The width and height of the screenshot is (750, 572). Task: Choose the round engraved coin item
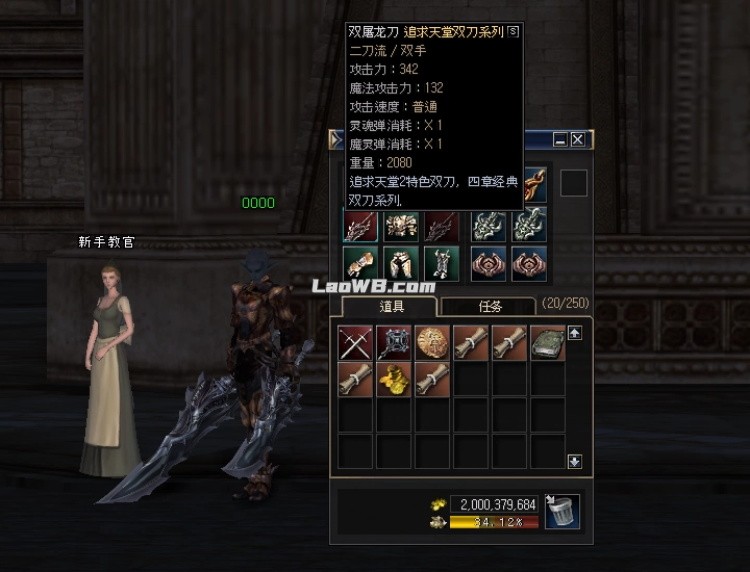pos(432,342)
